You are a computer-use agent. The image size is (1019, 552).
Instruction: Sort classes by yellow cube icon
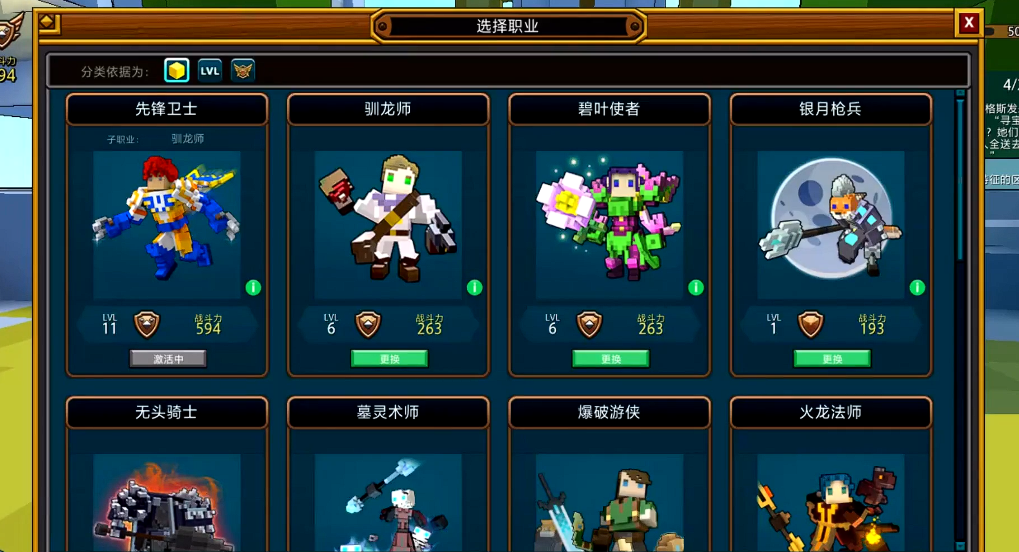coord(177,70)
